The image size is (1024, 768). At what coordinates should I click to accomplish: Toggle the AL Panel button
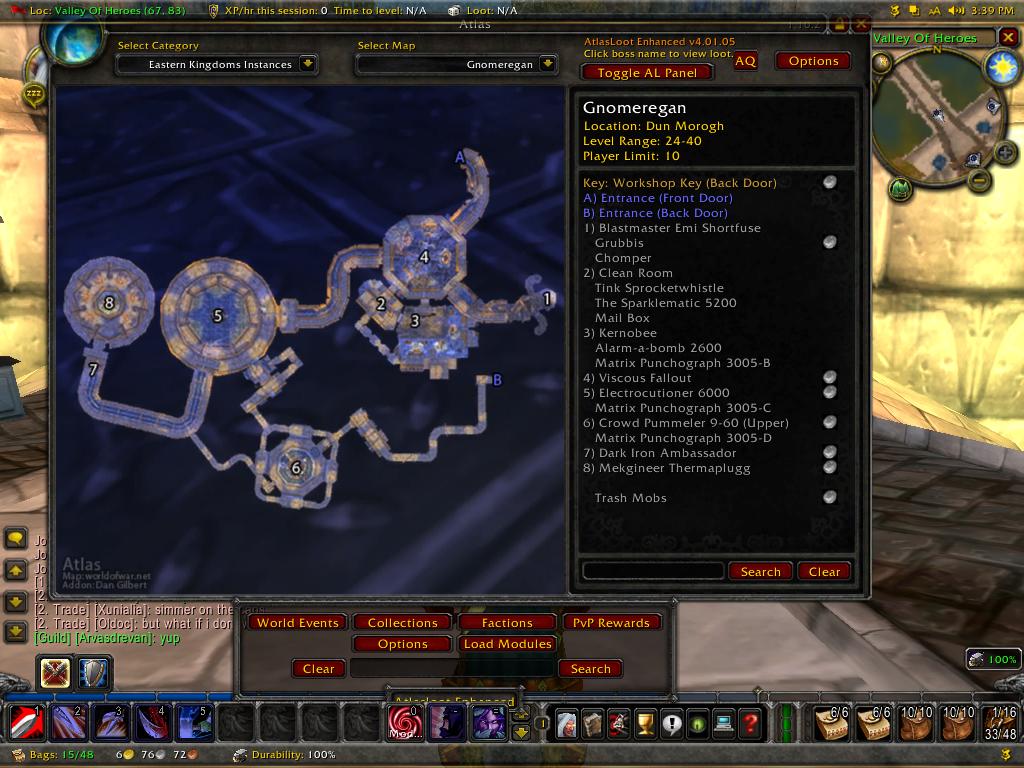[x=646, y=72]
